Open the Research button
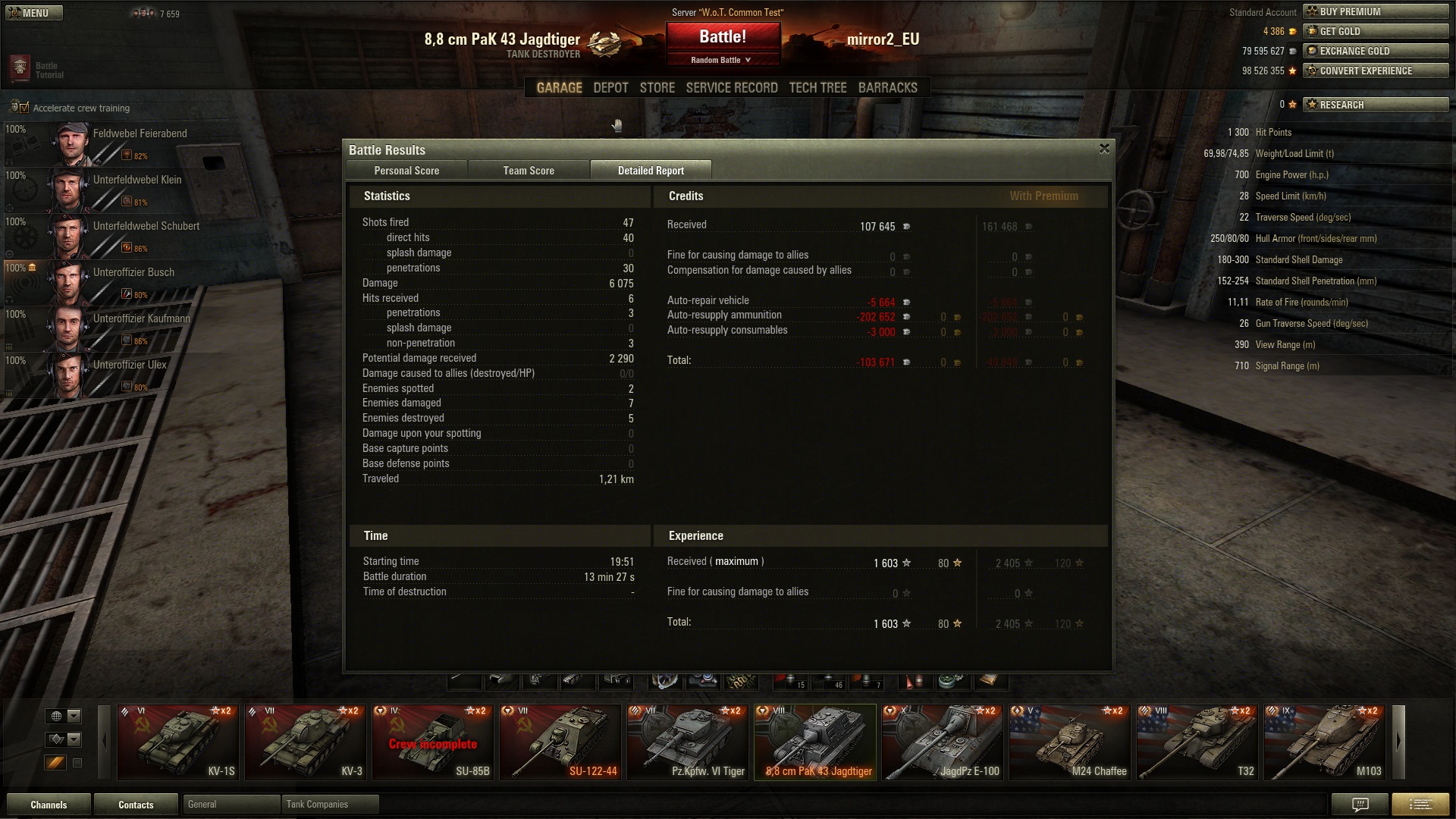Screen dimensions: 1456x819 point(1376,105)
